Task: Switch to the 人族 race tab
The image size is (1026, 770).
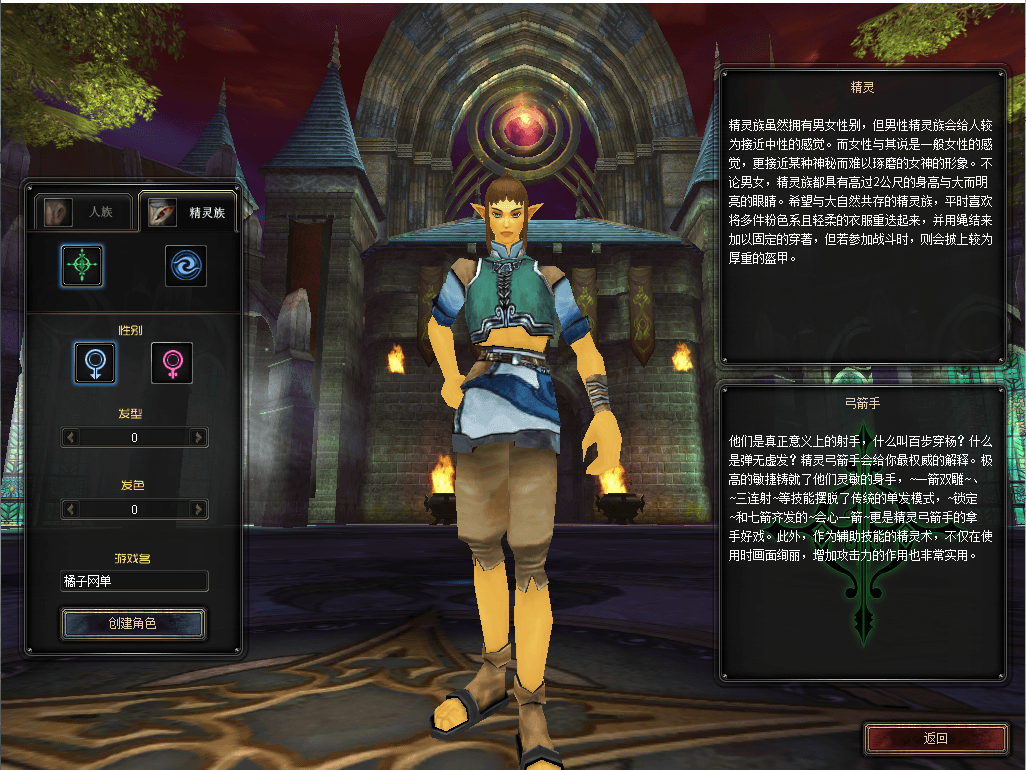Action: 84,212
